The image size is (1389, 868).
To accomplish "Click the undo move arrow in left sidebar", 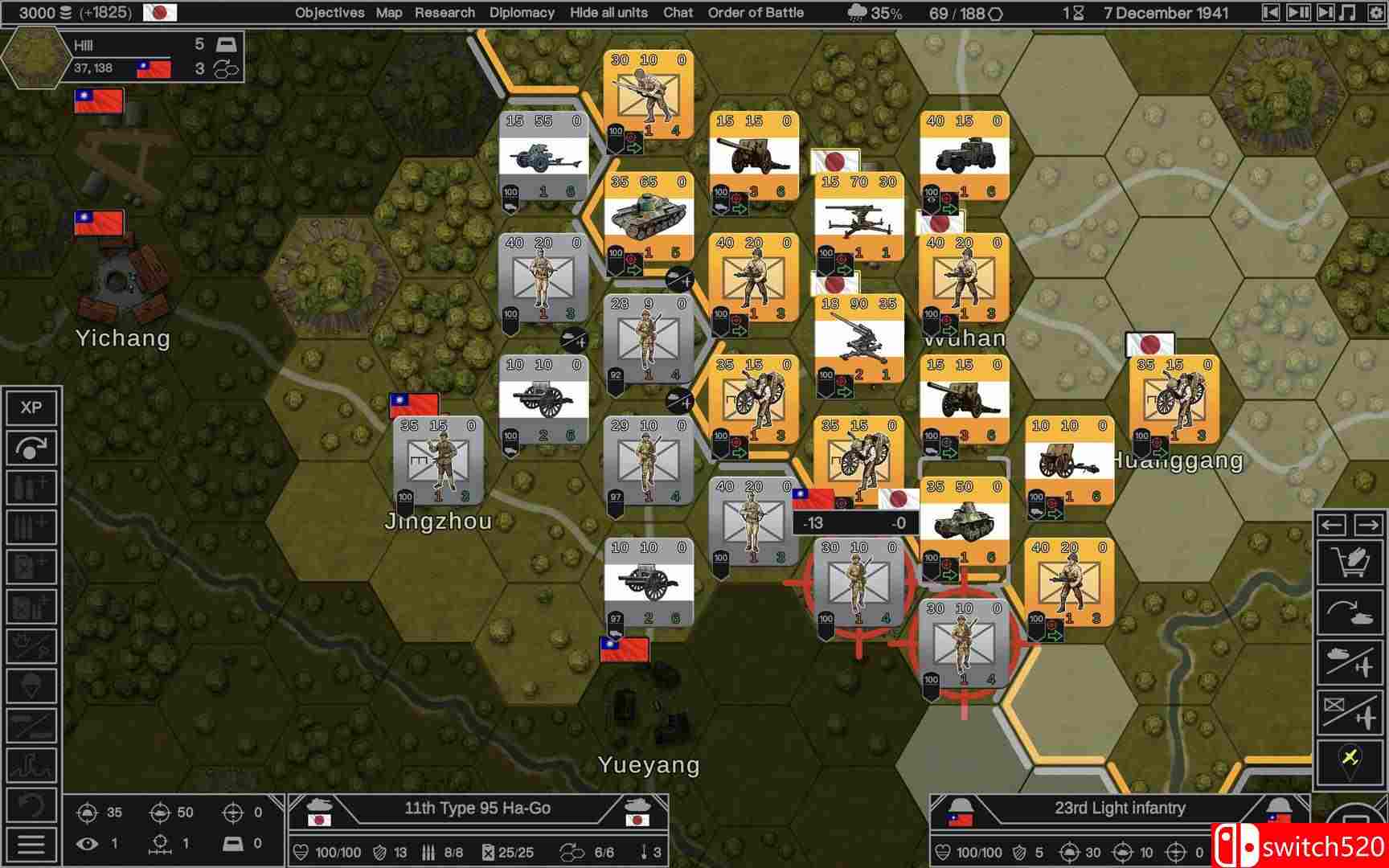I will [x=31, y=448].
